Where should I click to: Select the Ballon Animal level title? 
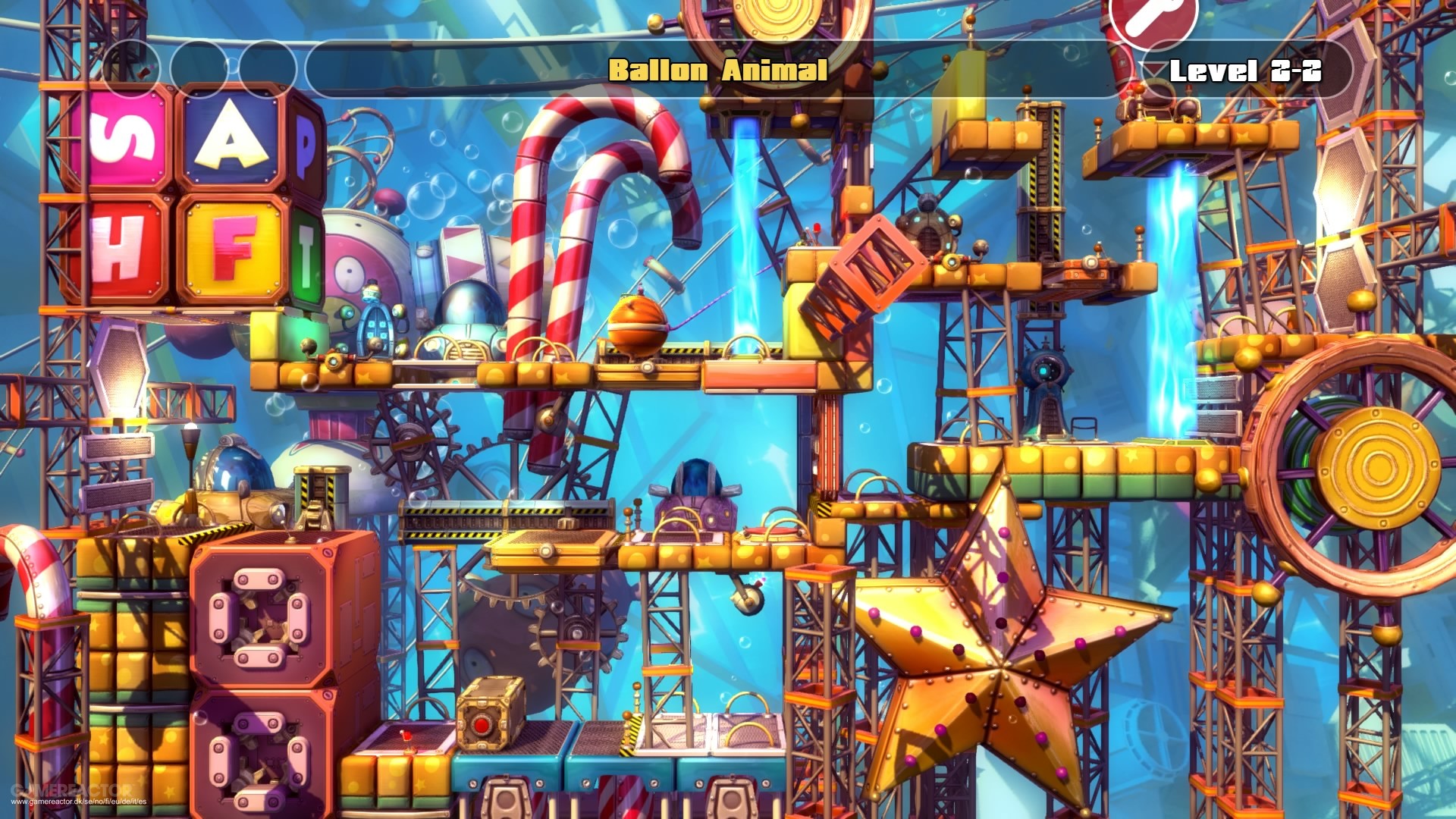tap(718, 70)
